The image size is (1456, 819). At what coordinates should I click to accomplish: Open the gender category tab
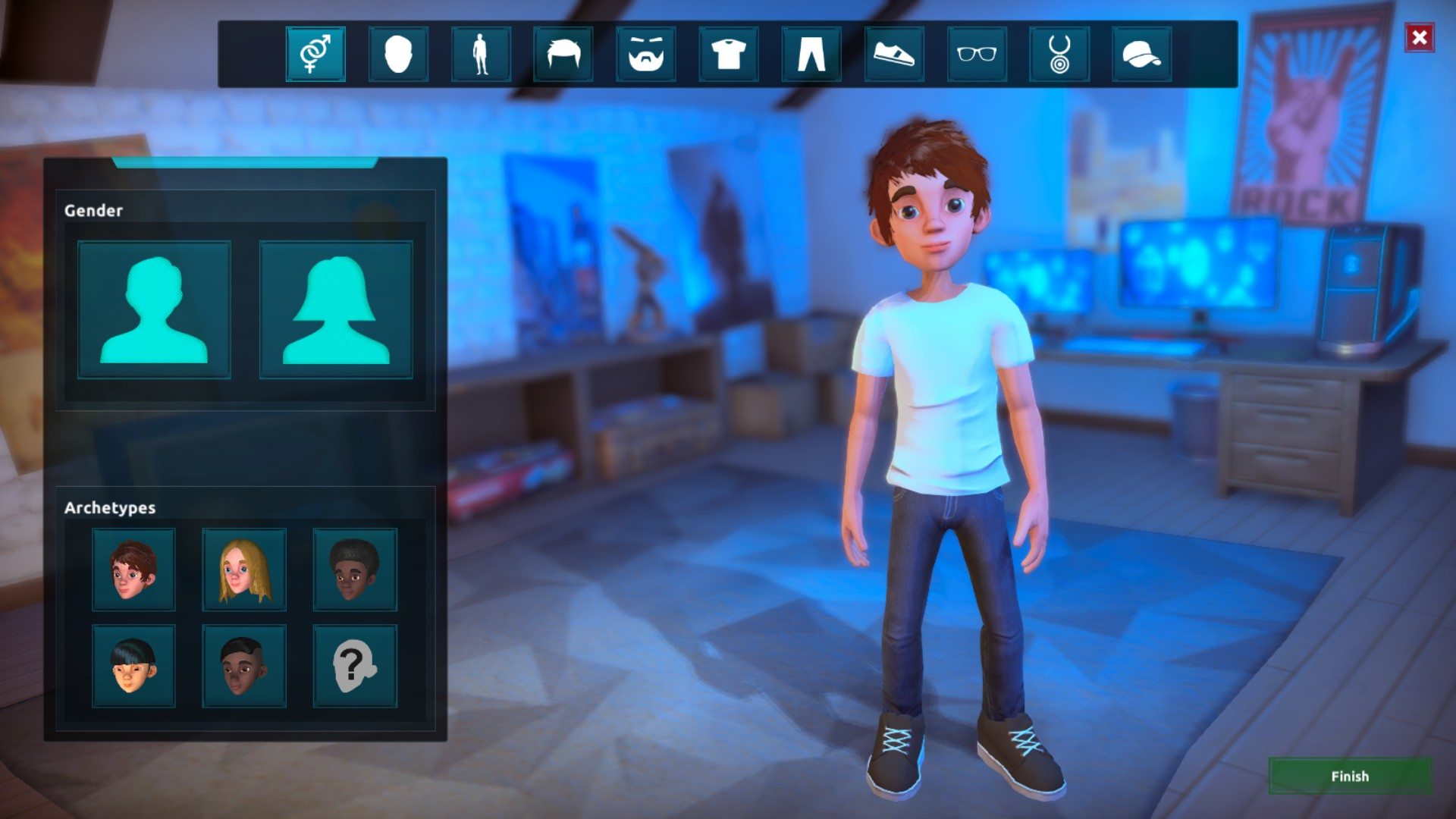[x=315, y=54]
